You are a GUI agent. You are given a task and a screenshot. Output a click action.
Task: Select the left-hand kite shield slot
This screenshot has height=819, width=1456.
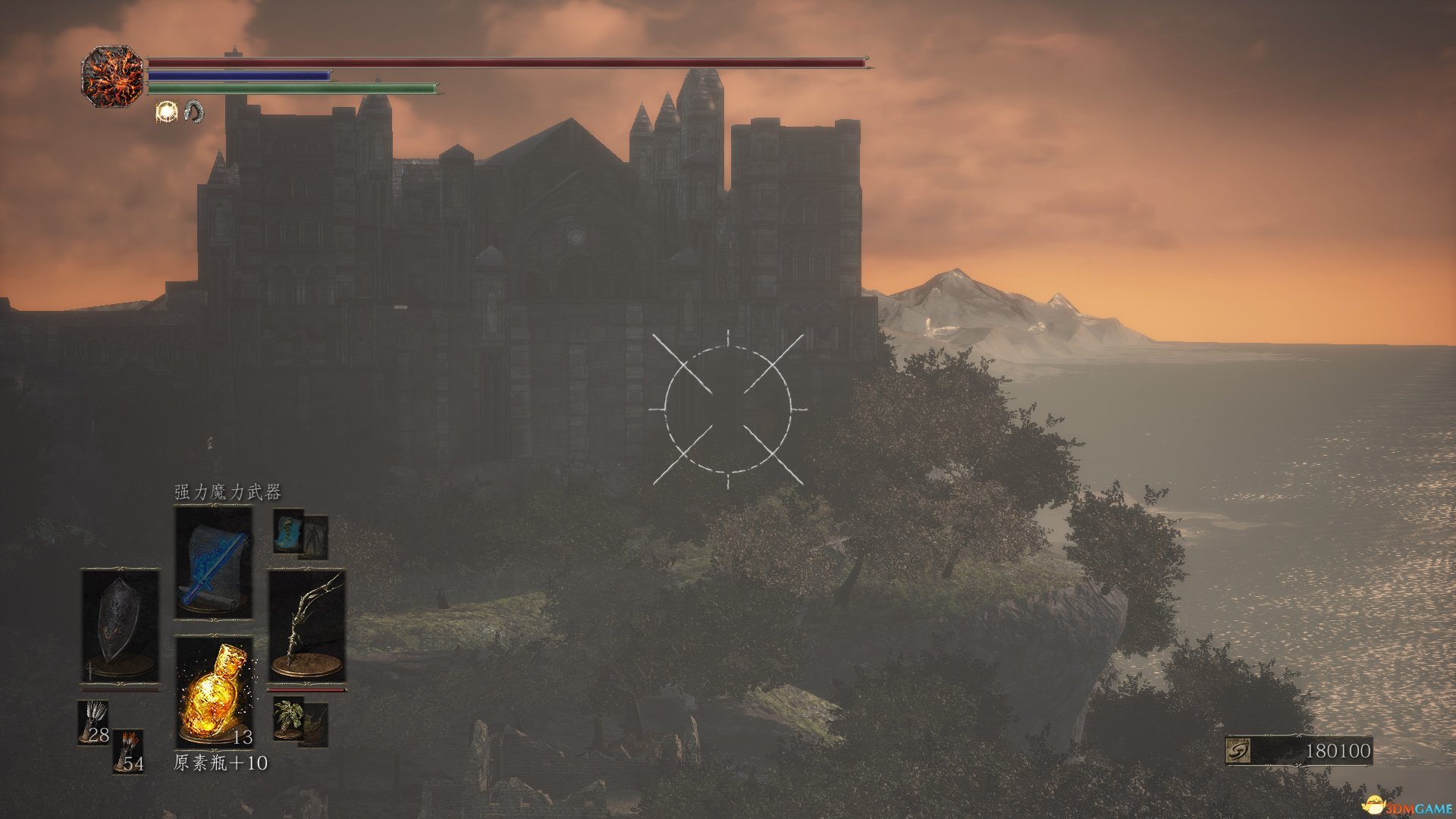pyautogui.click(x=120, y=626)
